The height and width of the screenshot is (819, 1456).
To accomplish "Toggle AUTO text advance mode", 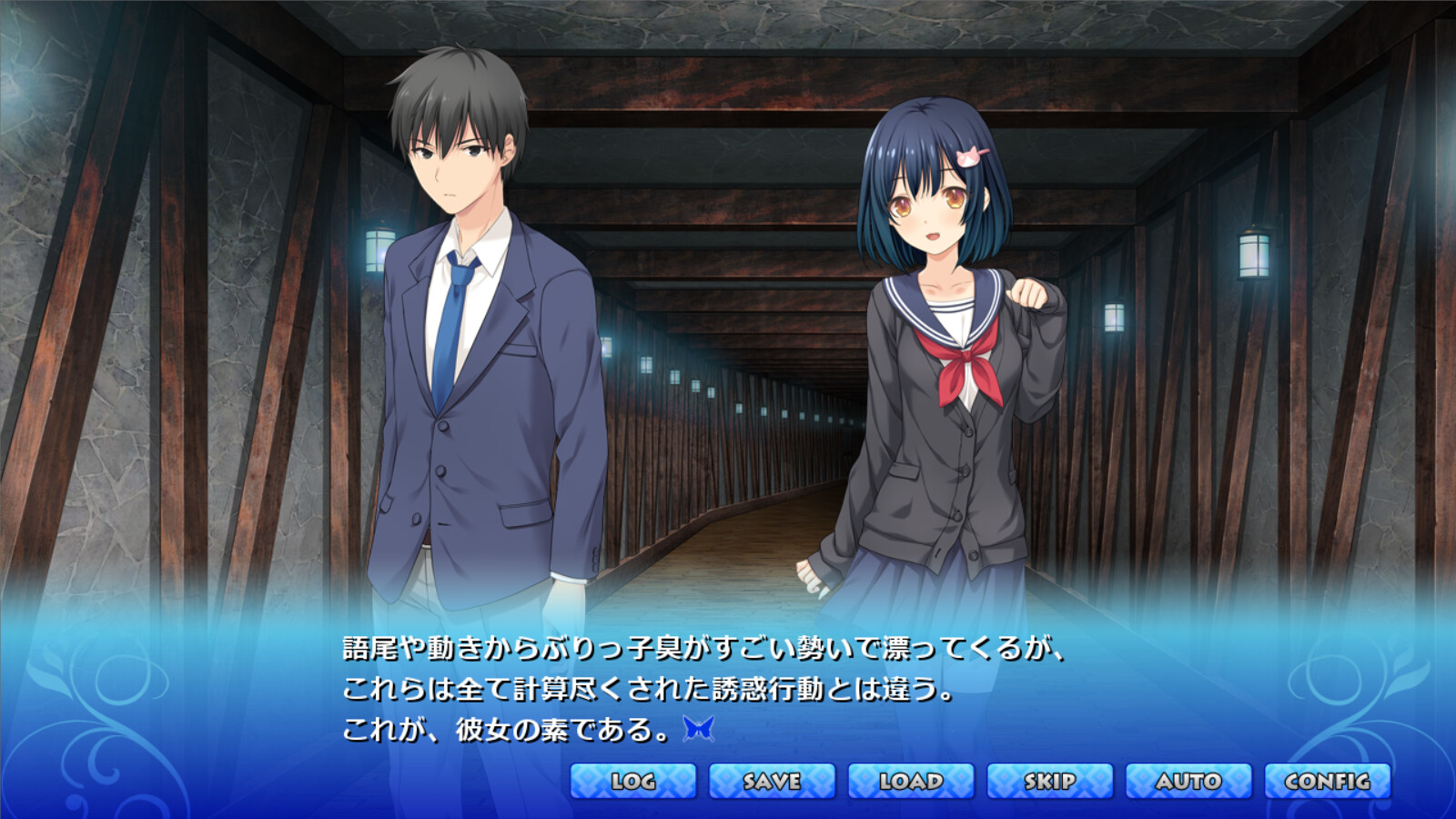I will point(1188,781).
